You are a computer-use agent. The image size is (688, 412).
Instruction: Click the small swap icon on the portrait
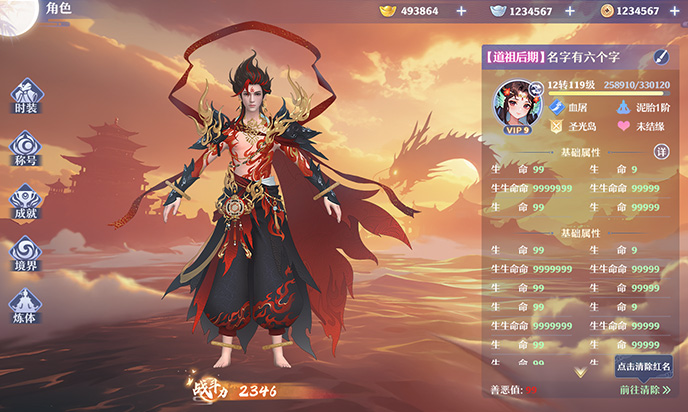[536, 88]
